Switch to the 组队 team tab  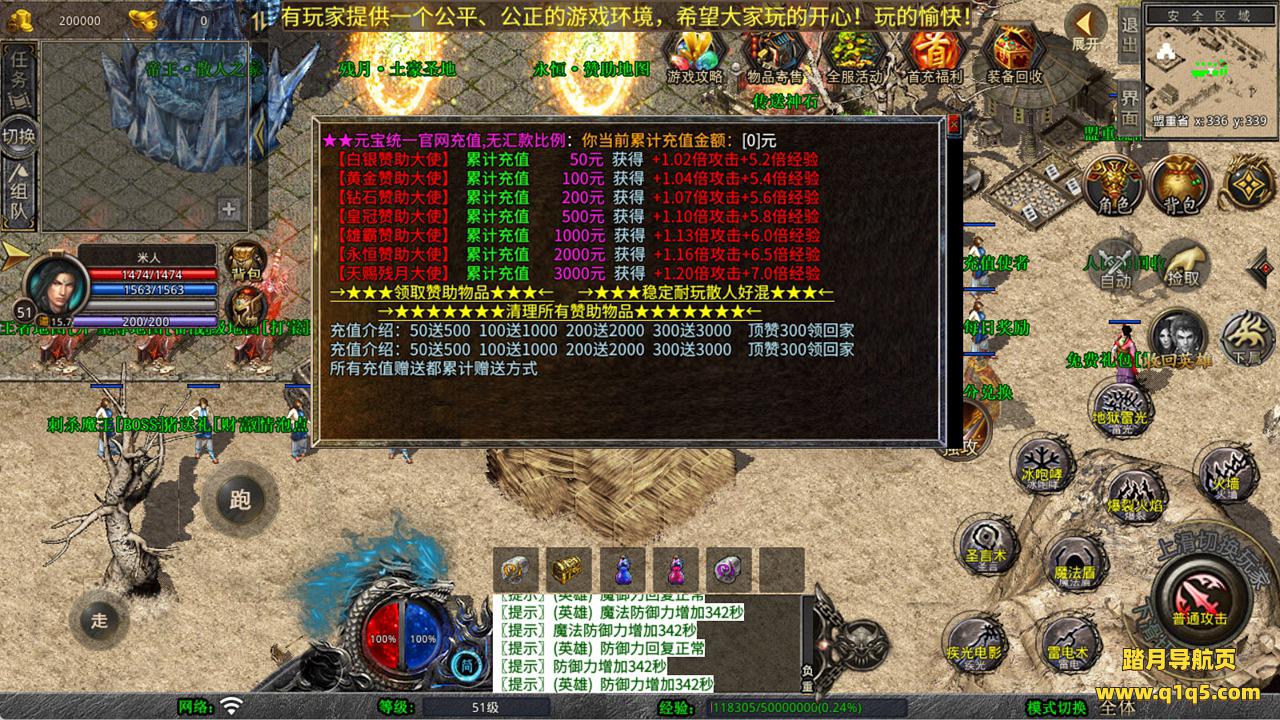pos(19,194)
